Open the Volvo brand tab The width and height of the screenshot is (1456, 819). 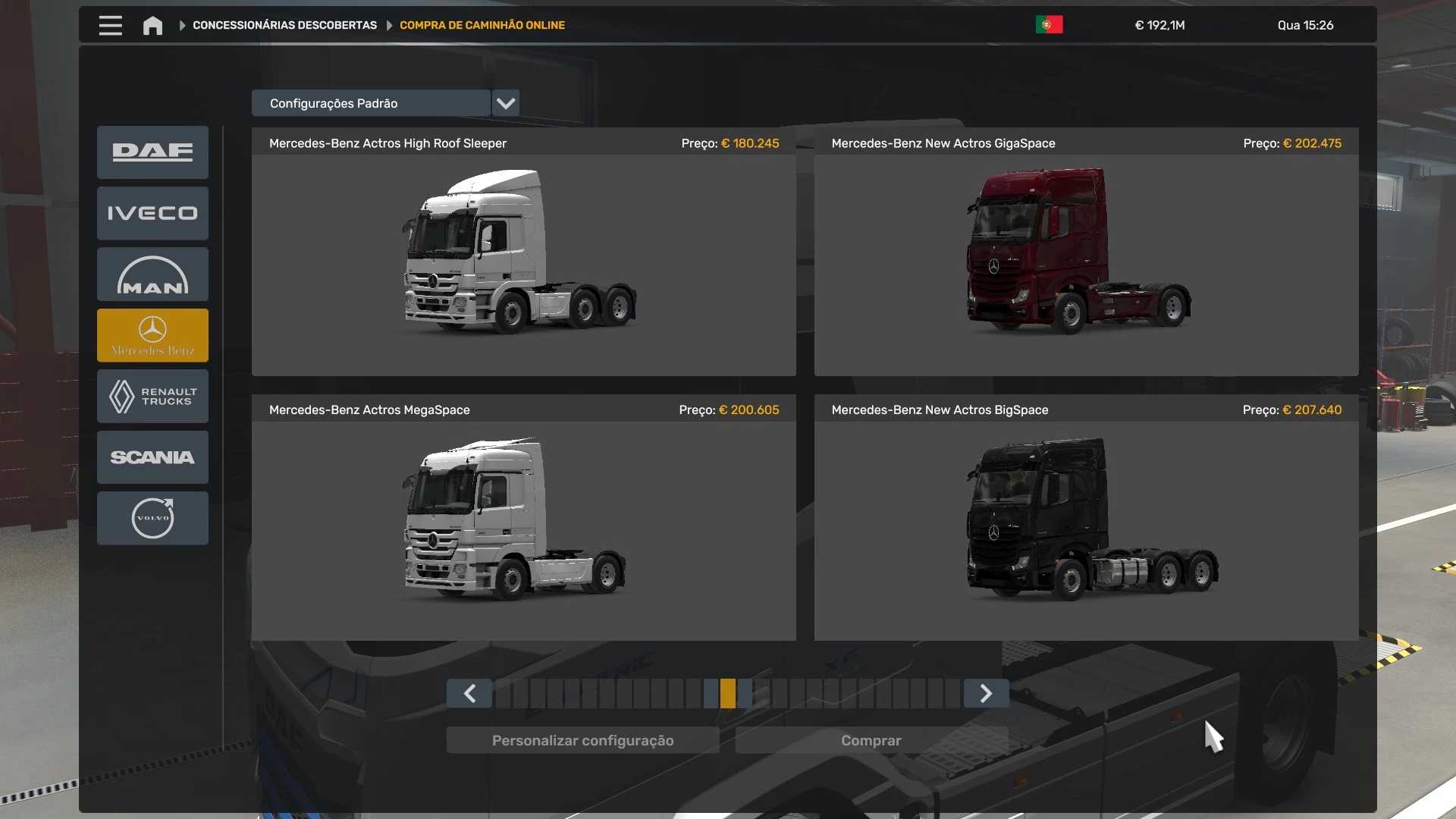[x=152, y=518]
